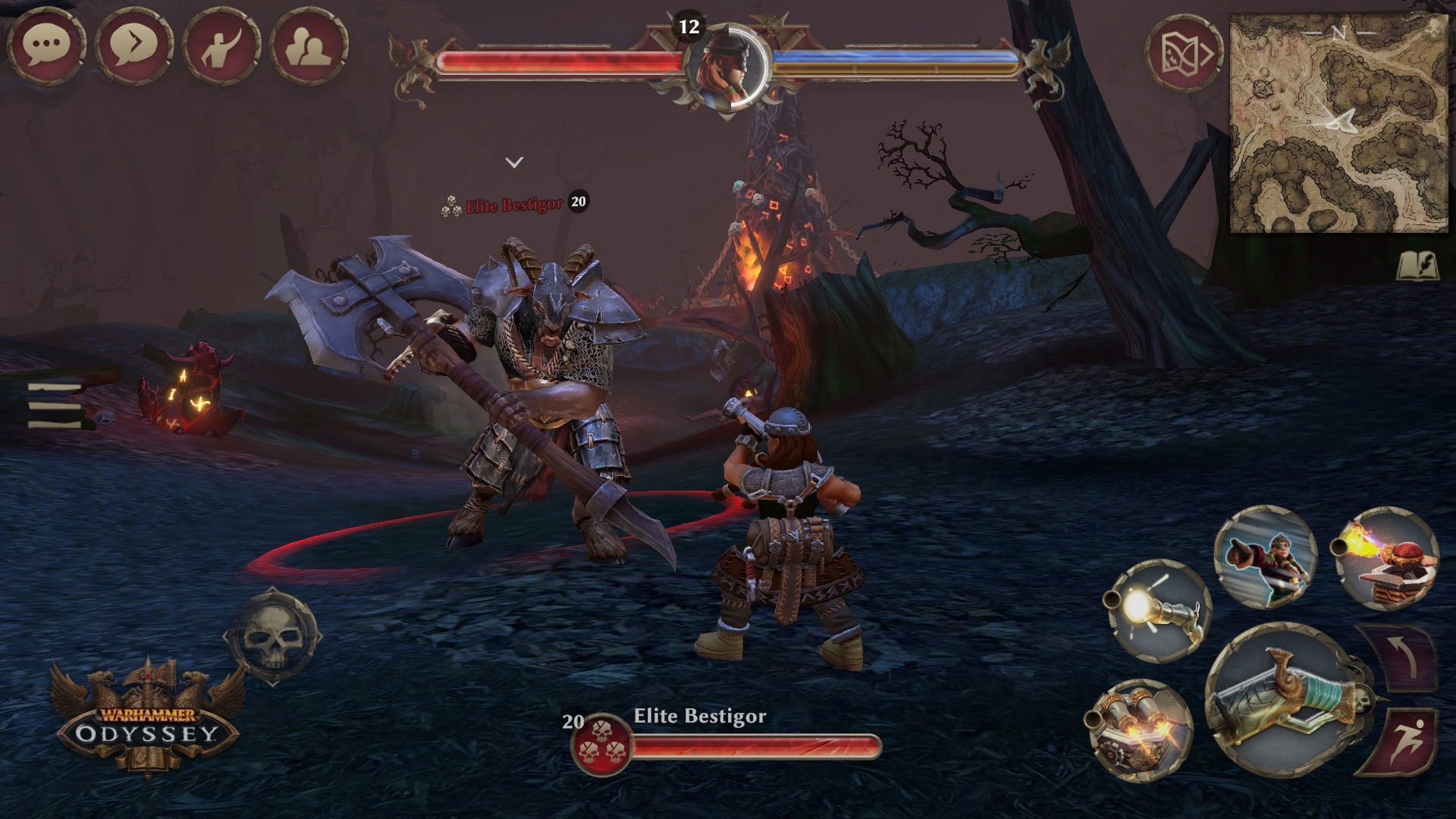The width and height of the screenshot is (1456, 819).
Task: Tap the skull button above the logo
Action: coord(271,635)
